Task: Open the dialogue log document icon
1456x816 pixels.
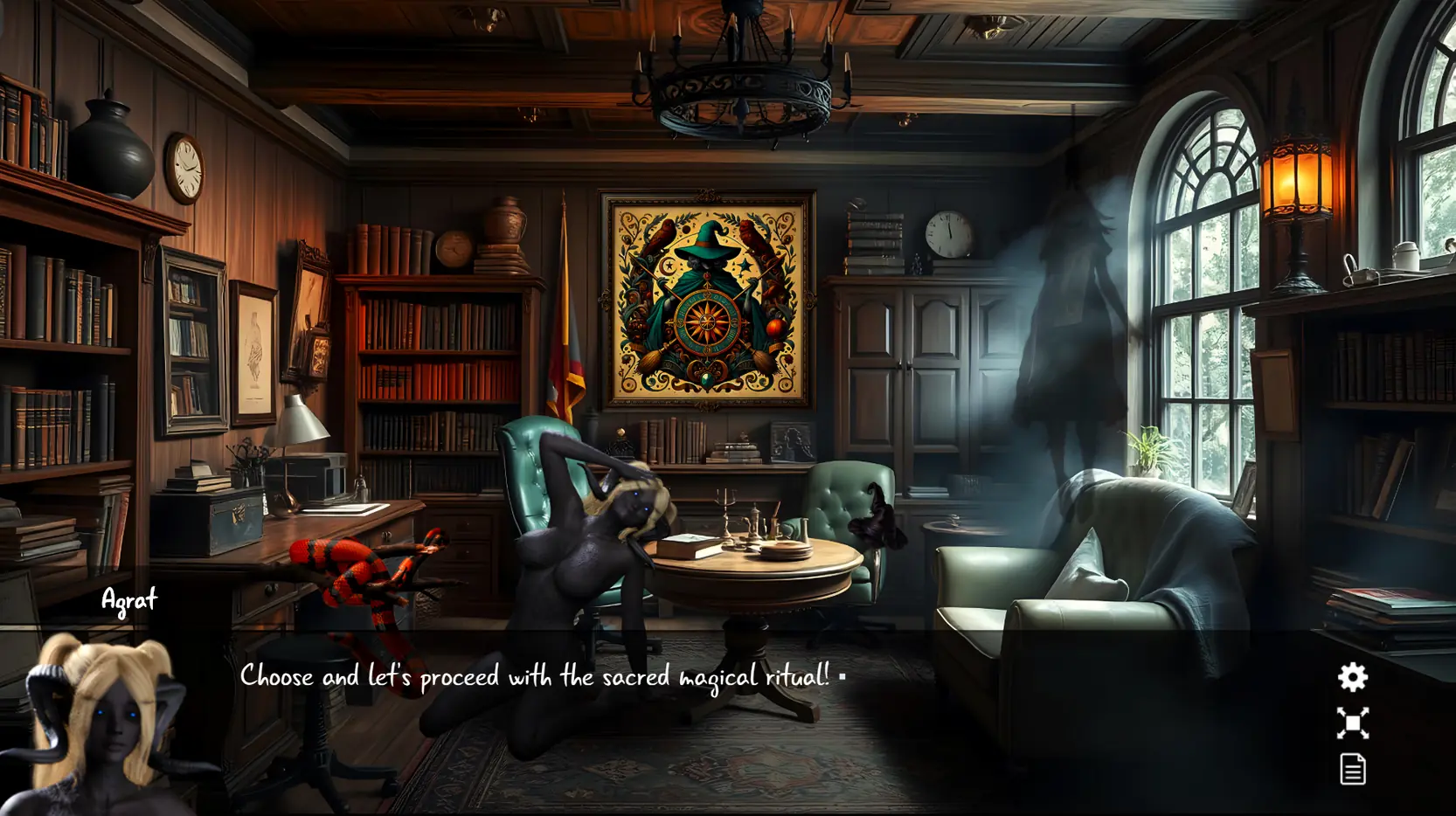Action: pos(1352,770)
